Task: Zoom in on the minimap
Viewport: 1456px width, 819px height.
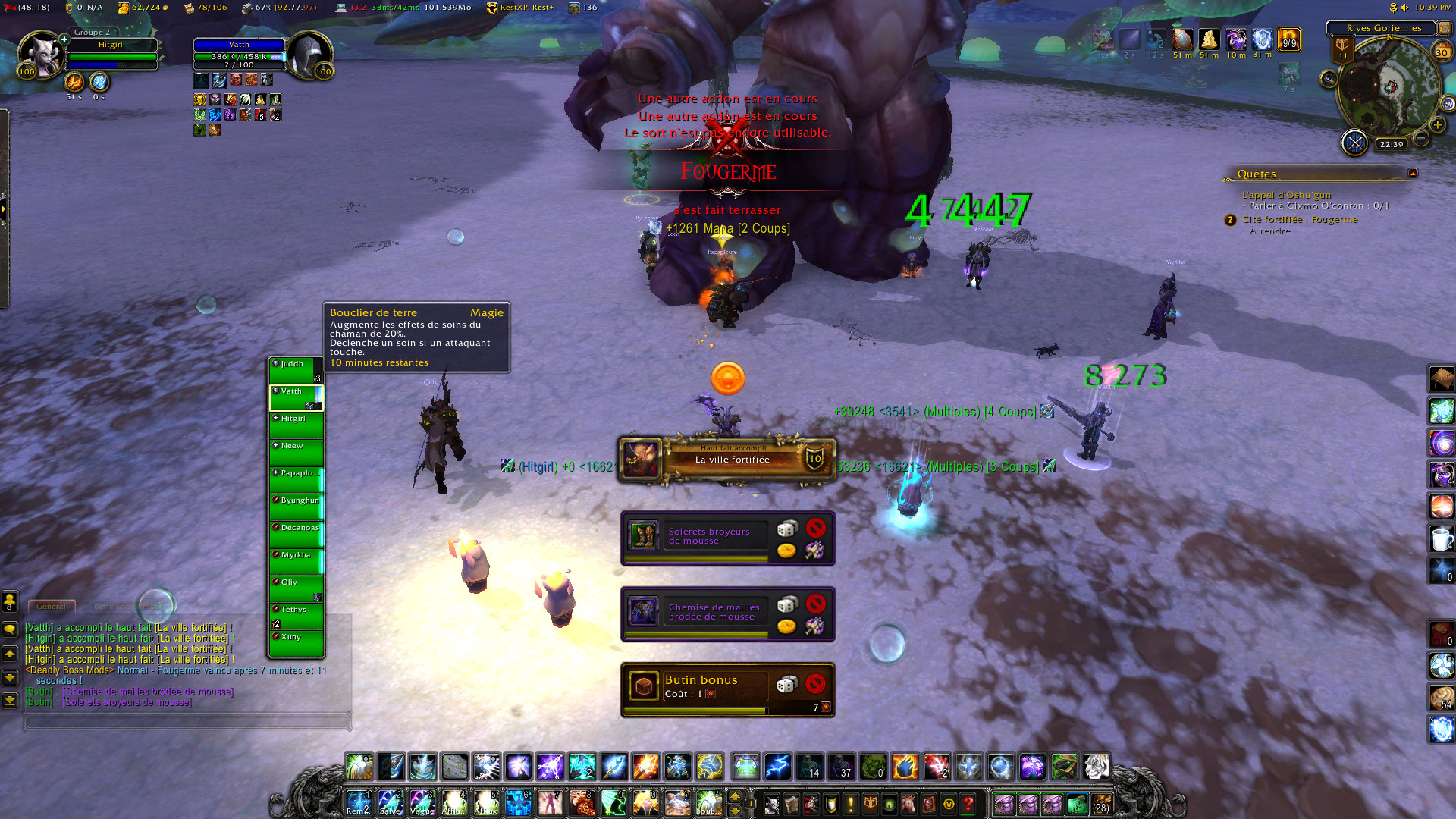Action: [x=1438, y=124]
